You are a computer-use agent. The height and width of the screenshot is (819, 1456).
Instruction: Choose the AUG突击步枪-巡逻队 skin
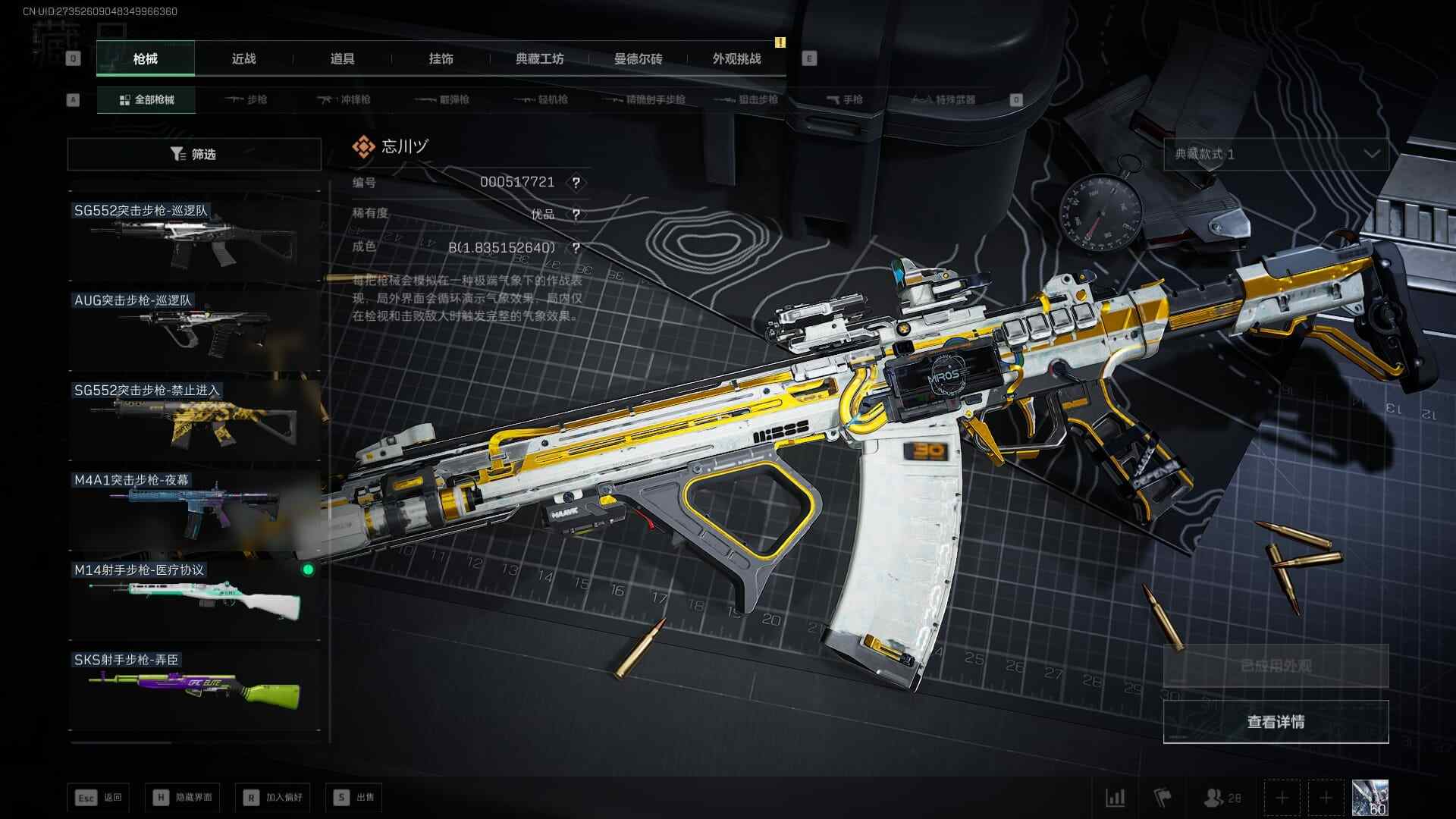[x=194, y=328]
